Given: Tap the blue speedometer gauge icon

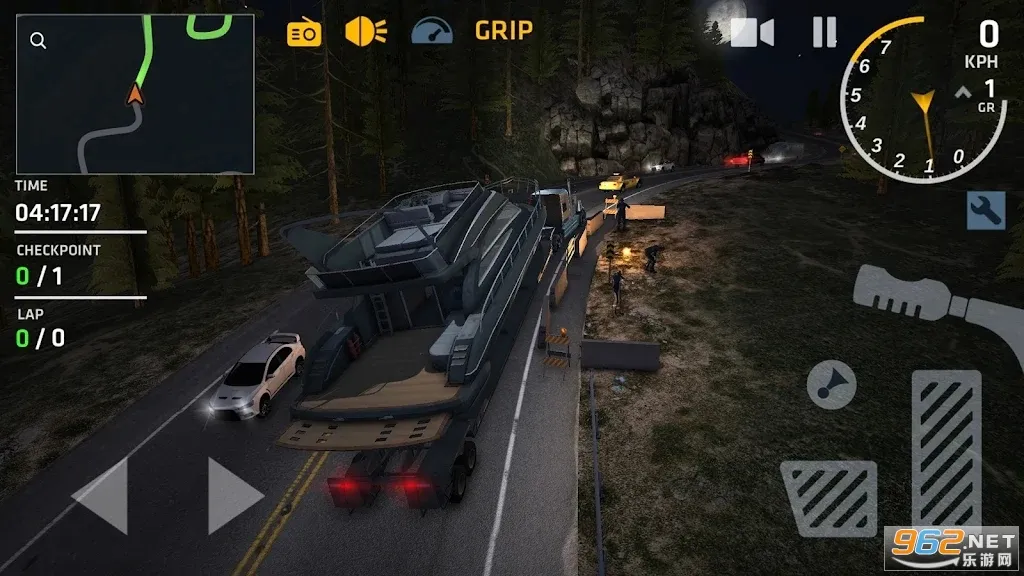Looking at the screenshot, I should point(432,31).
